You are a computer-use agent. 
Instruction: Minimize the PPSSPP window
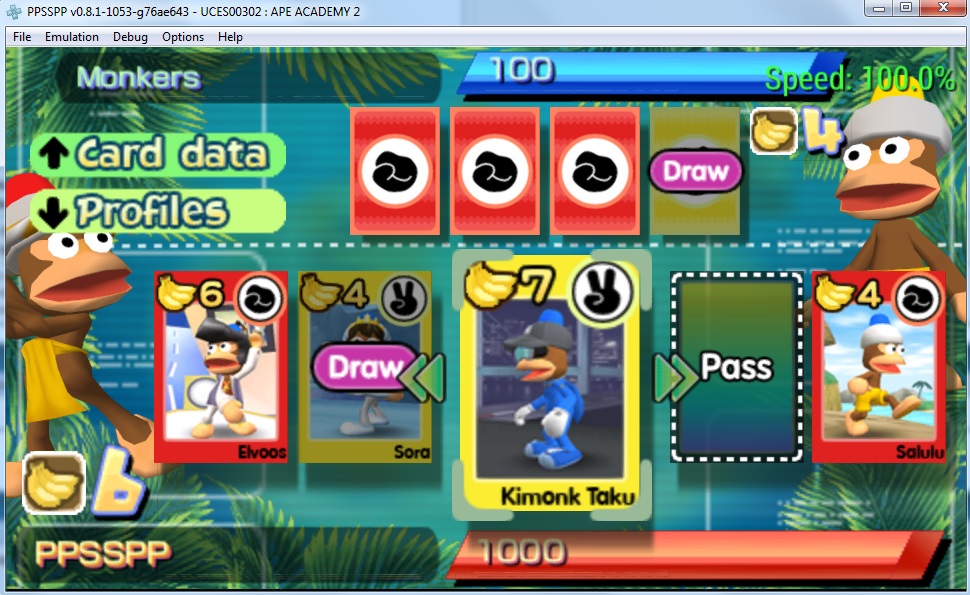click(879, 9)
